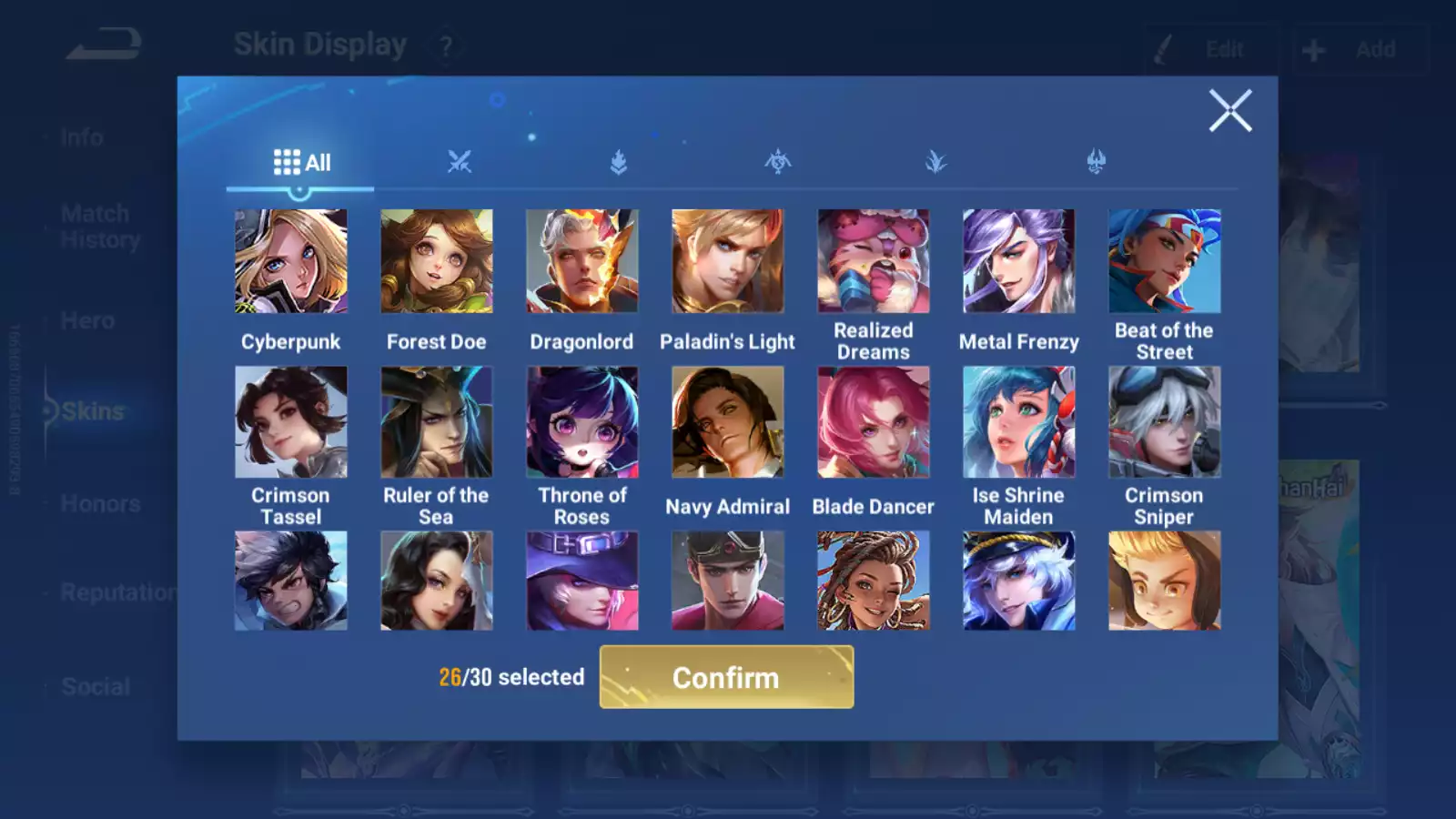Select the Throne of Roses skin
The image size is (1456, 819).
[x=582, y=422]
